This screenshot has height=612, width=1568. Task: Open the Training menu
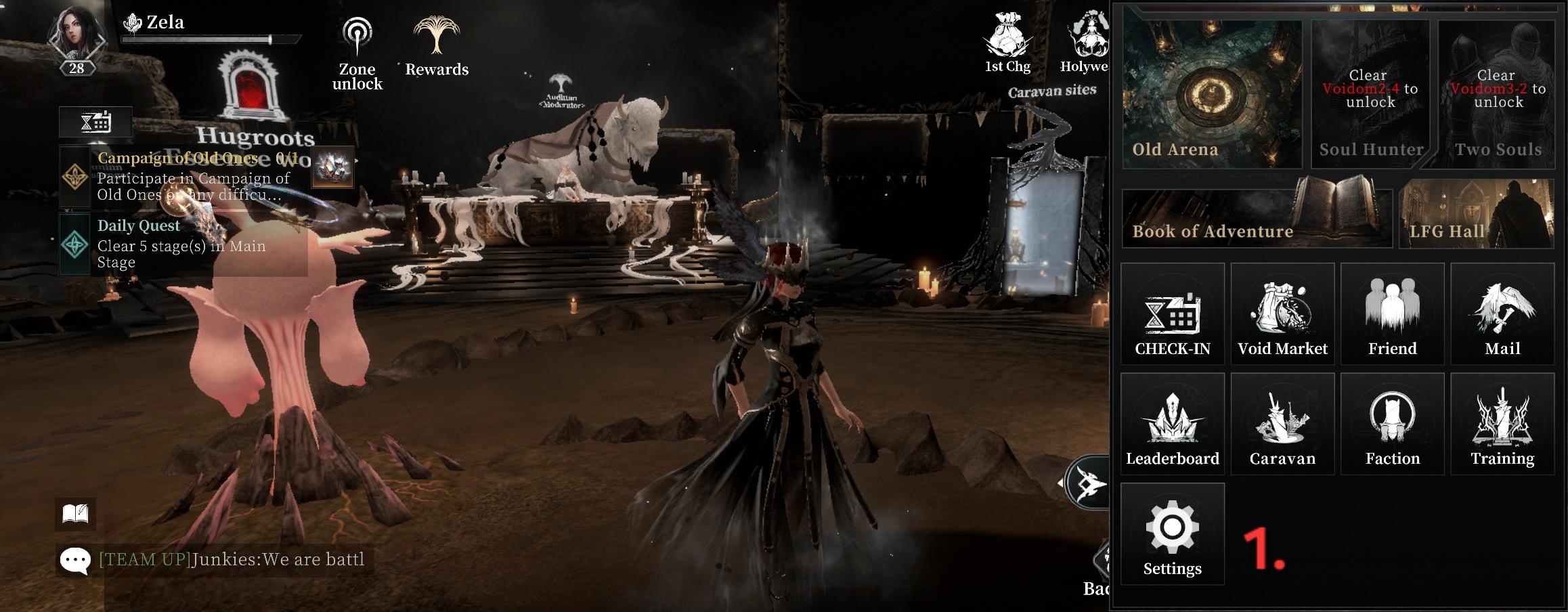1502,424
